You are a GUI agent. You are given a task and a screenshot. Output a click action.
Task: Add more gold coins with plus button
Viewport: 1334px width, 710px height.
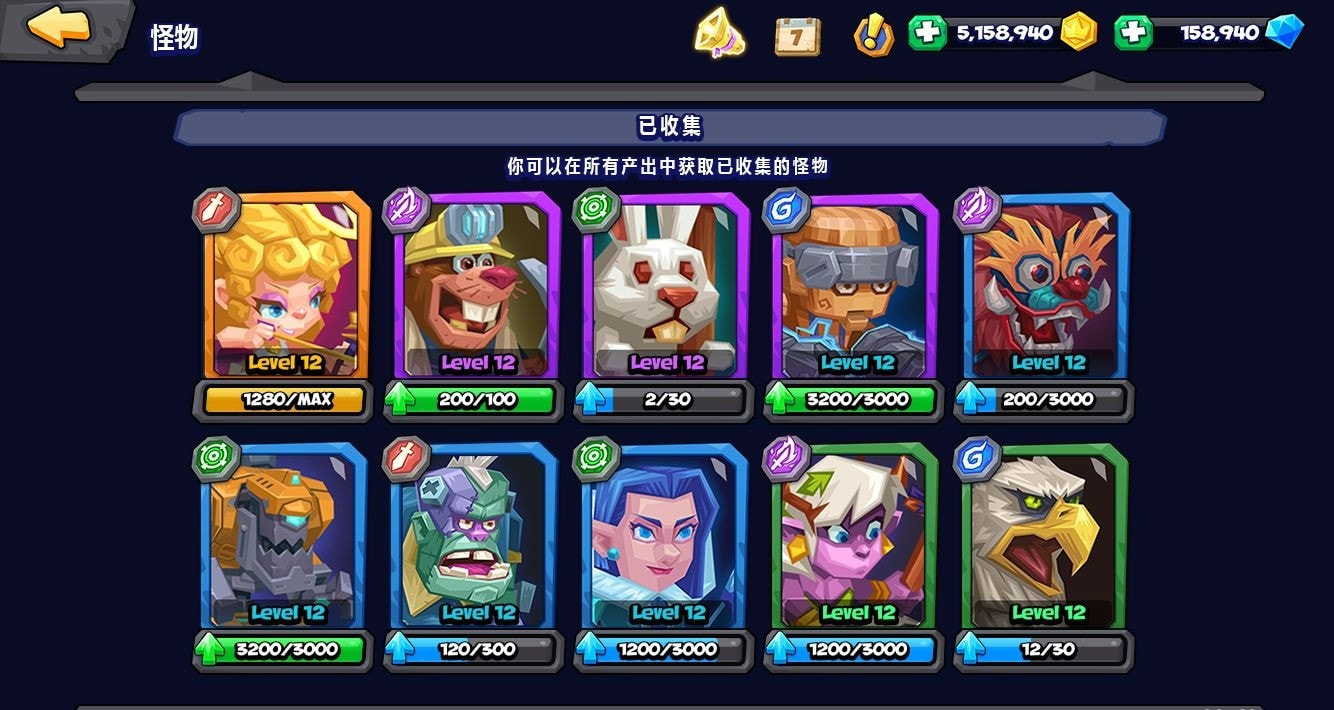click(x=927, y=32)
